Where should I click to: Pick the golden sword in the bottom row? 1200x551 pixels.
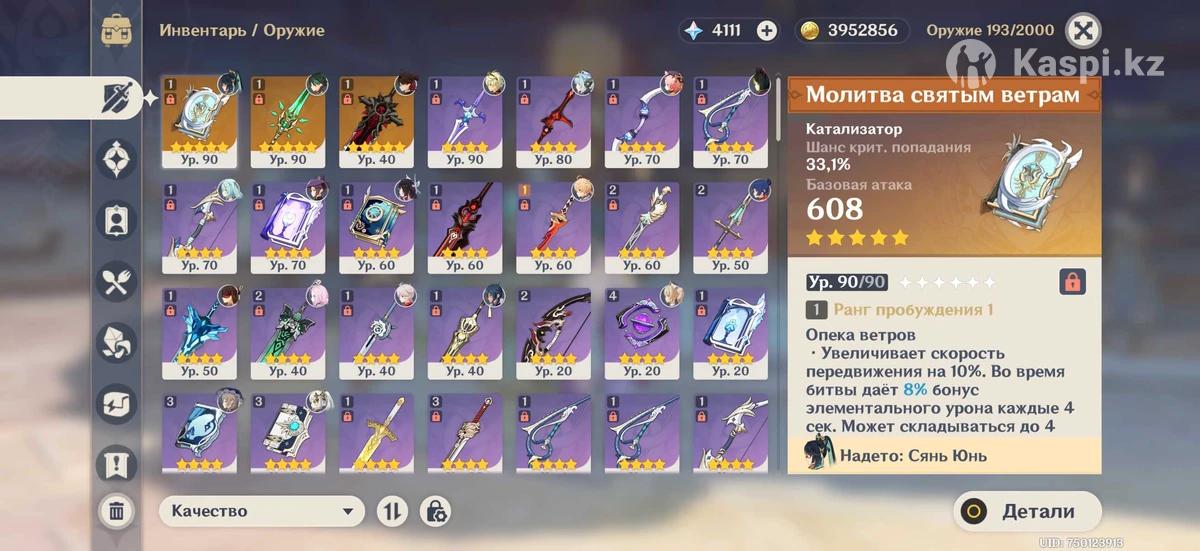point(376,433)
